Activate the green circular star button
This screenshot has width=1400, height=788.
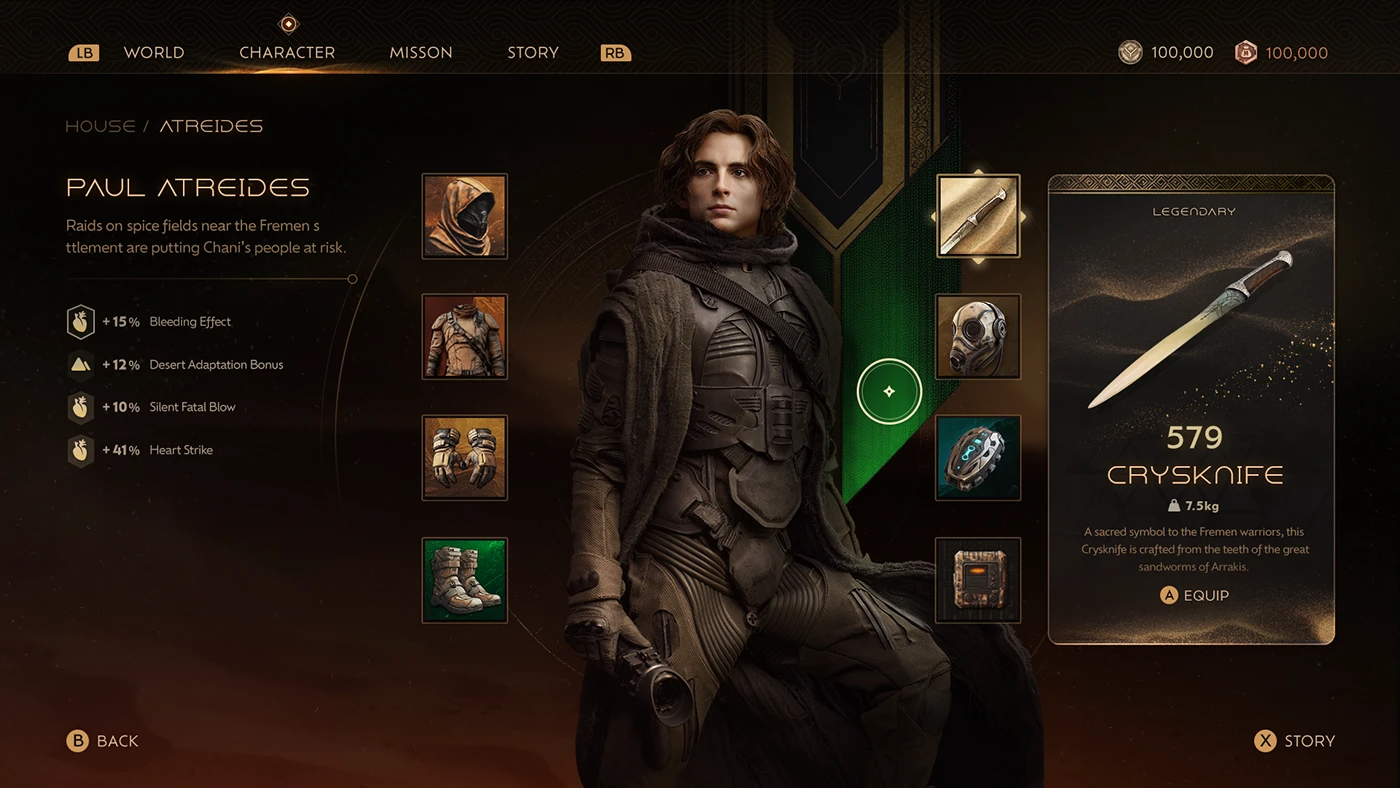click(889, 391)
